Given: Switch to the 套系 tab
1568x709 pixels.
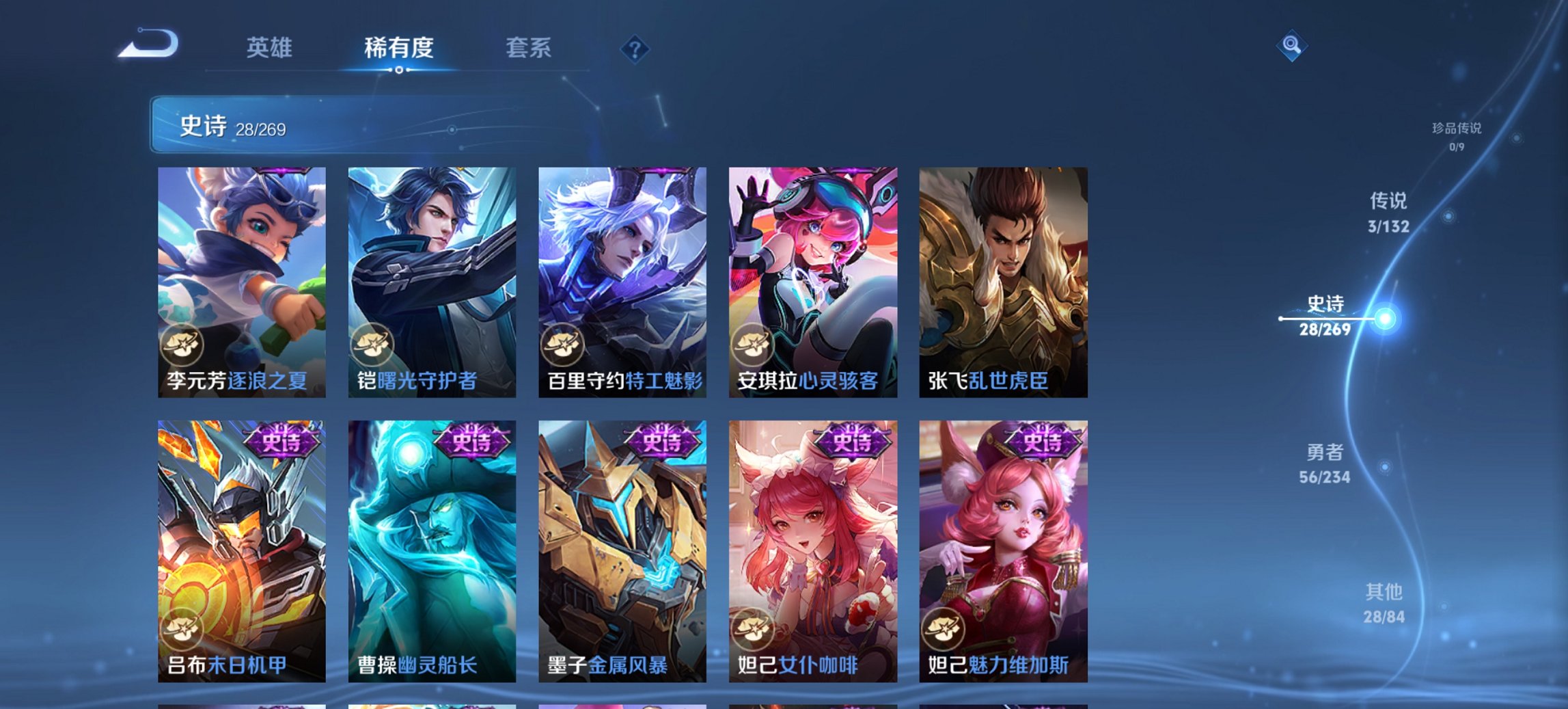Looking at the screenshot, I should tap(529, 49).
